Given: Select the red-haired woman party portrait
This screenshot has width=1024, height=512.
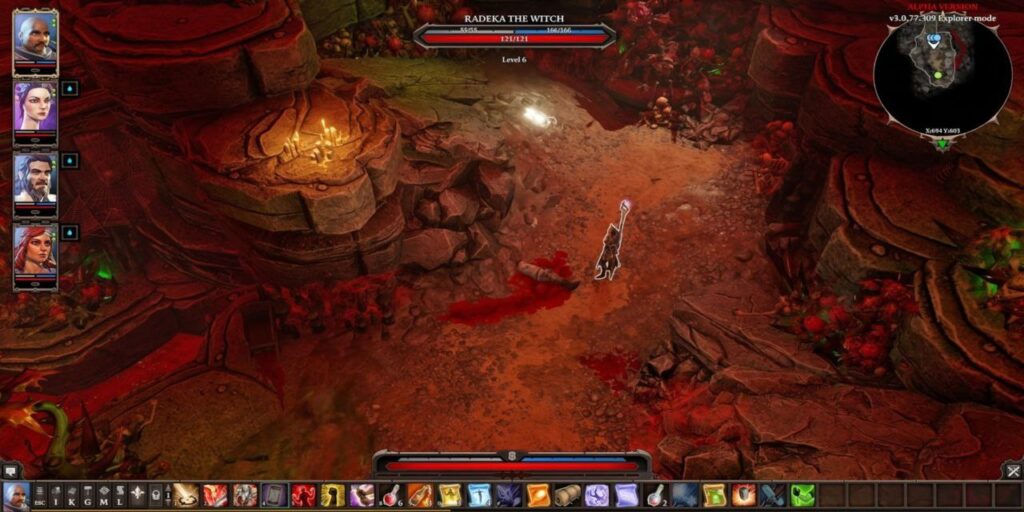Looking at the screenshot, I should tap(35, 250).
